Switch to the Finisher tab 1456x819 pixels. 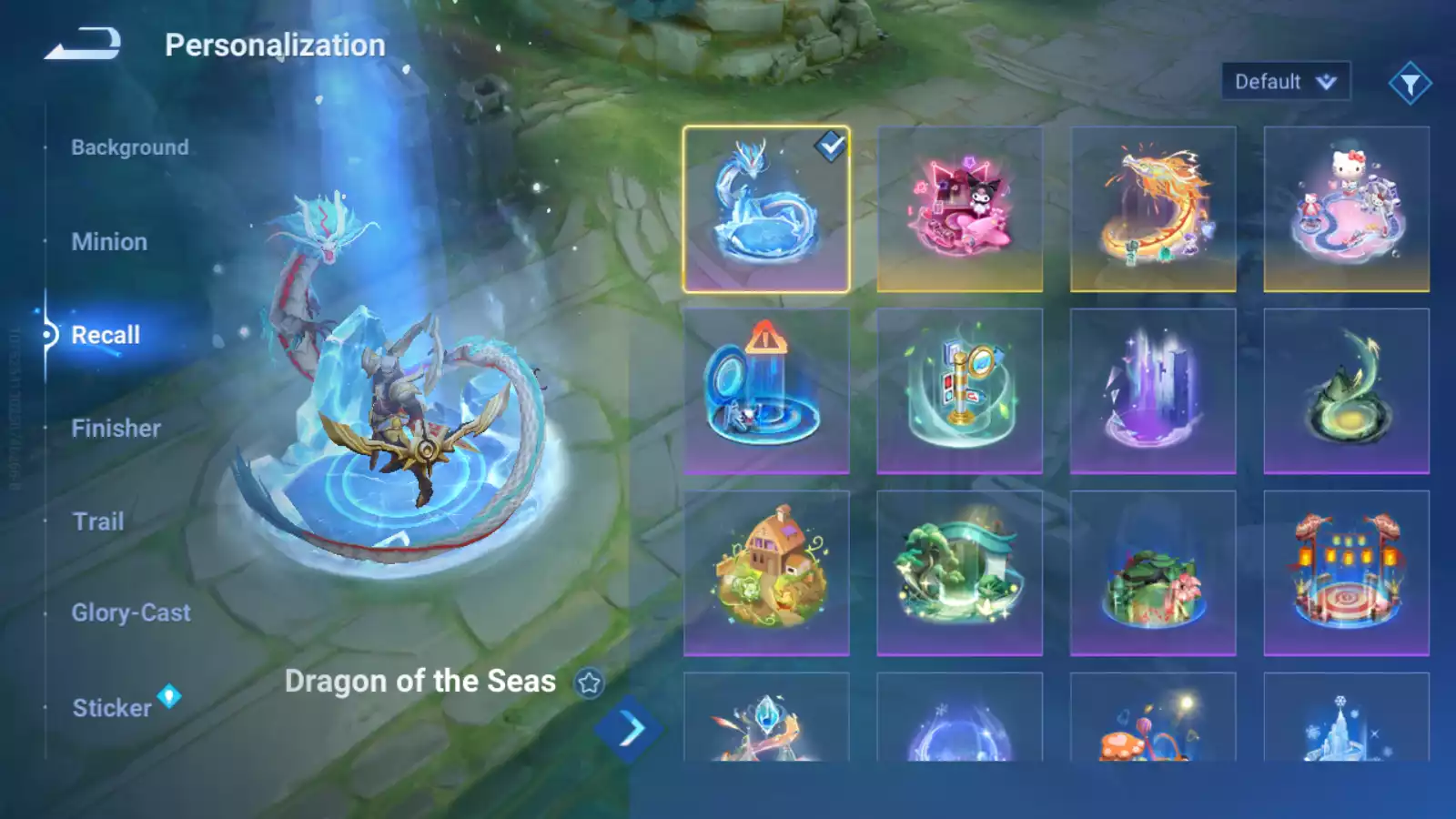click(116, 429)
